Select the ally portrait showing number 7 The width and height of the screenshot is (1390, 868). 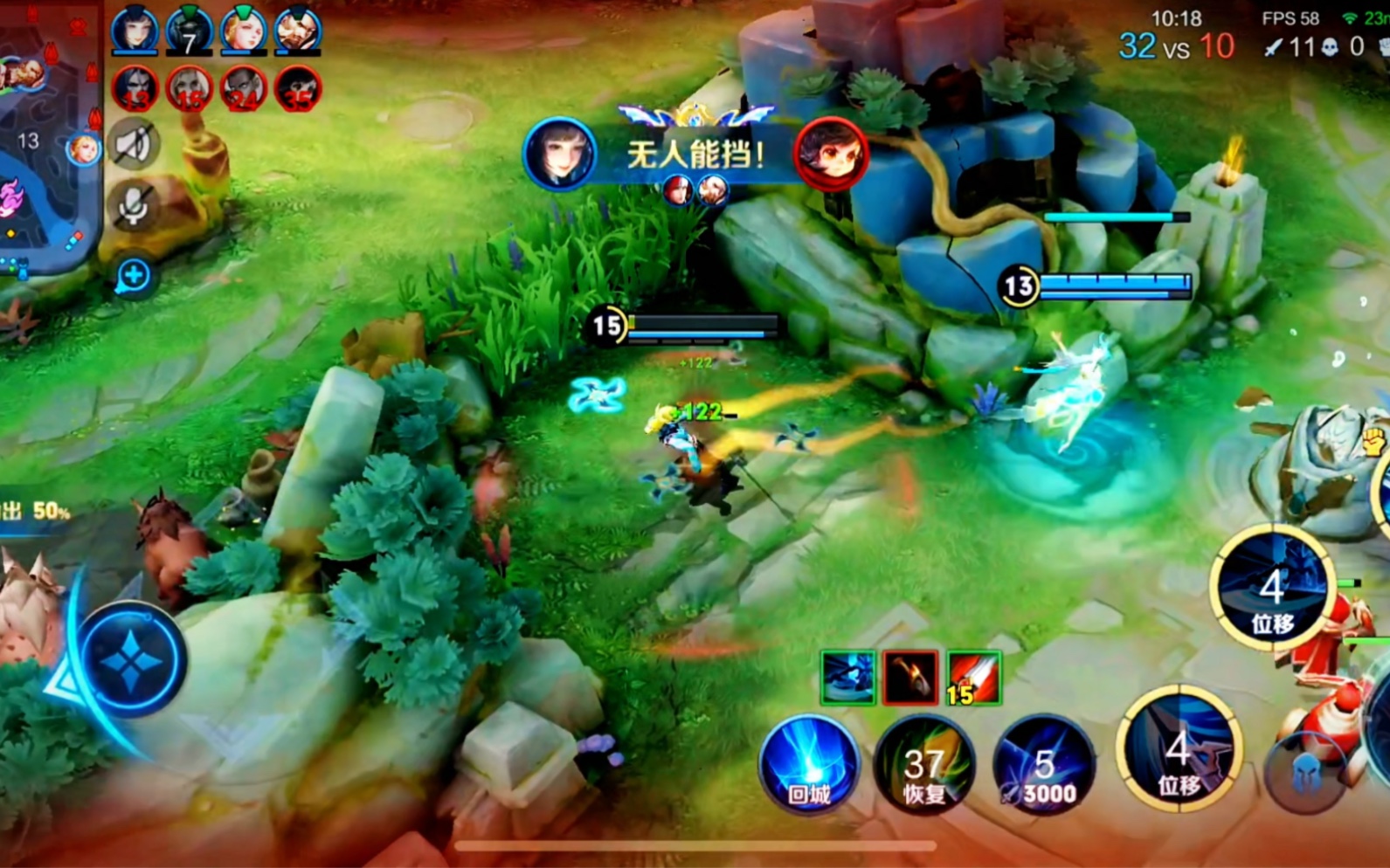point(189,30)
